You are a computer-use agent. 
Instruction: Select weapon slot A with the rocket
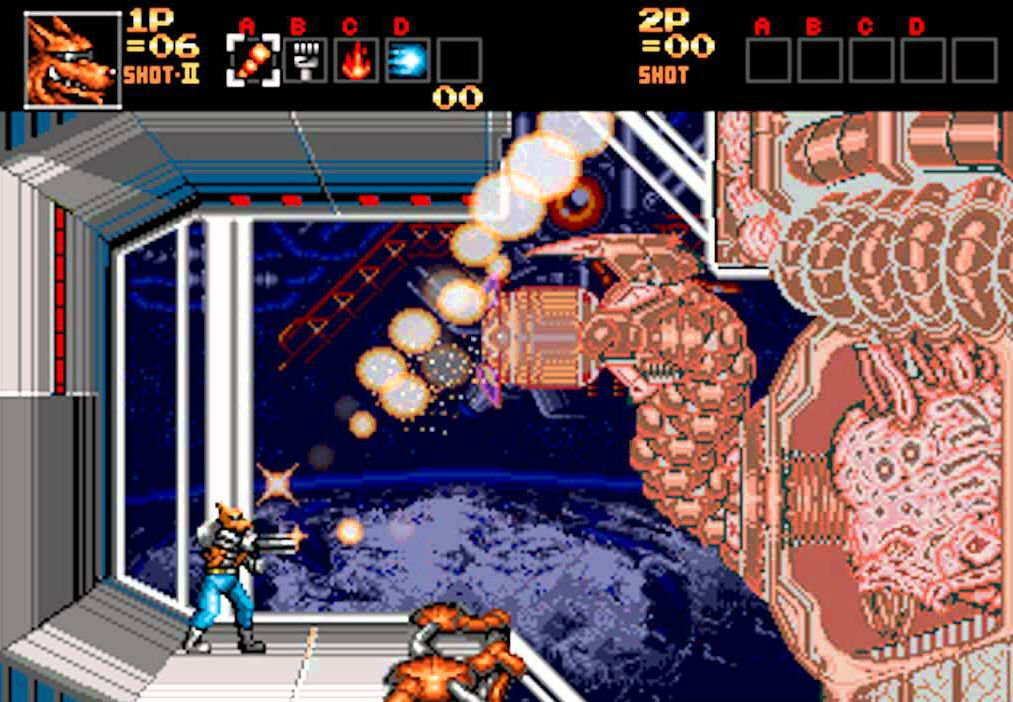pos(252,60)
